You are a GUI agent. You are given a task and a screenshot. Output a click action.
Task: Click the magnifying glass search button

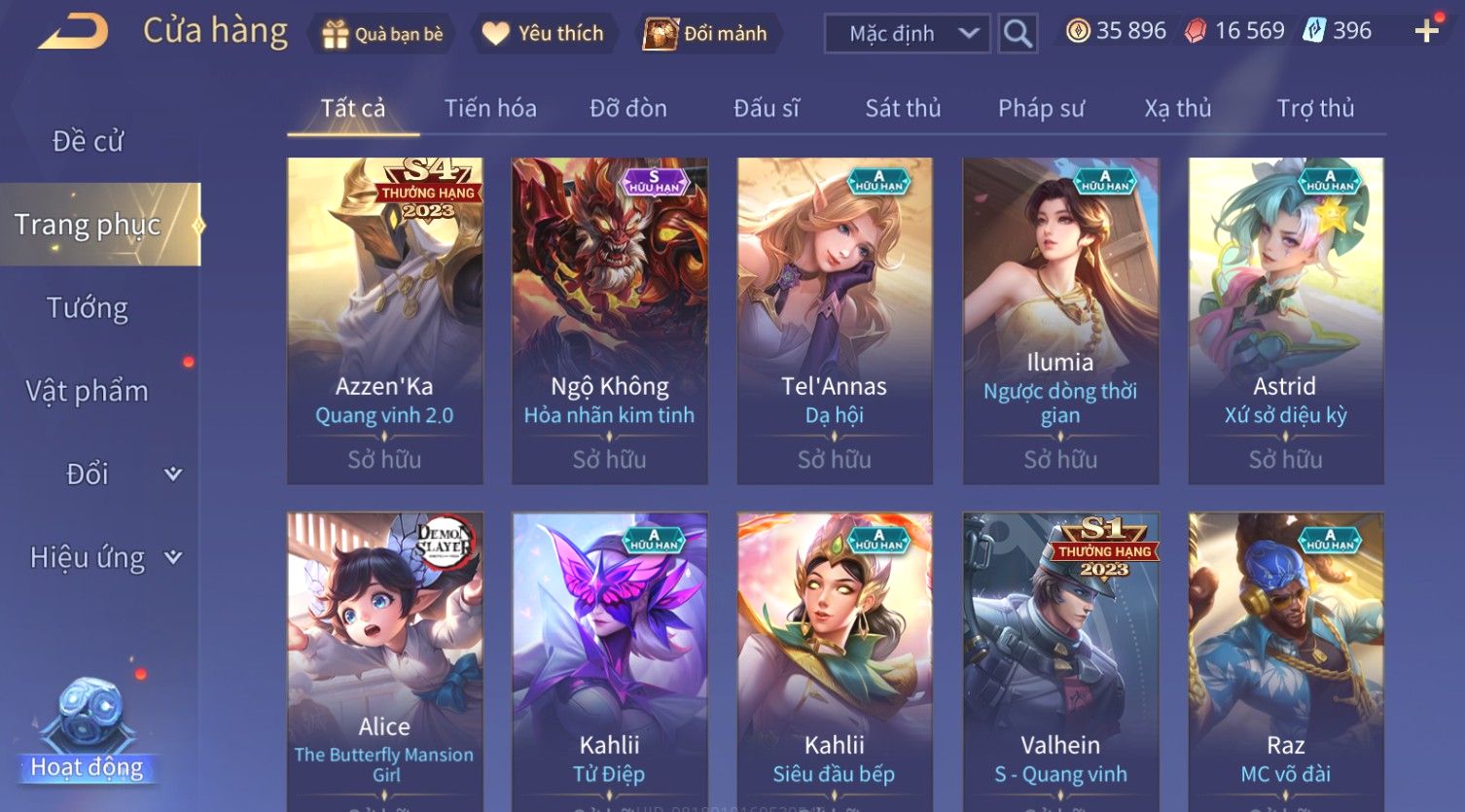1018,34
